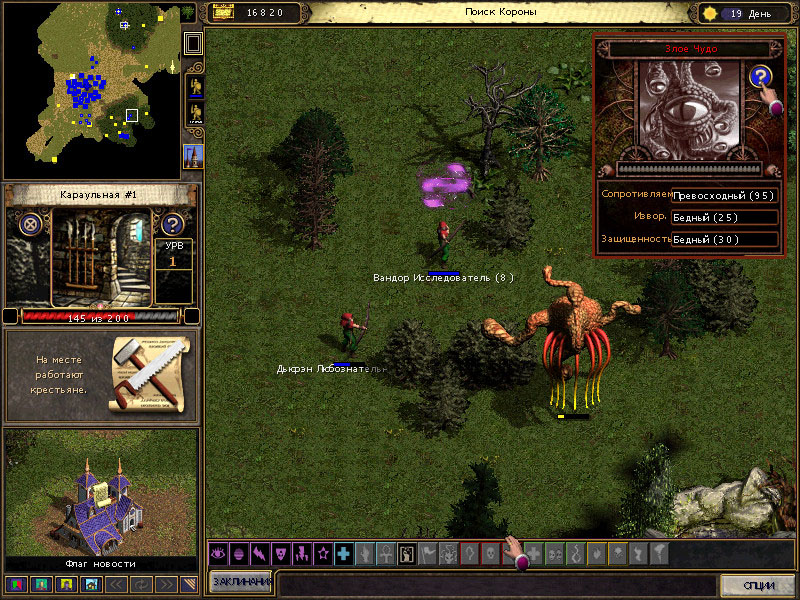Open help for the Злое Чудо creature
The width and height of the screenshot is (800, 600).
click(x=761, y=77)
